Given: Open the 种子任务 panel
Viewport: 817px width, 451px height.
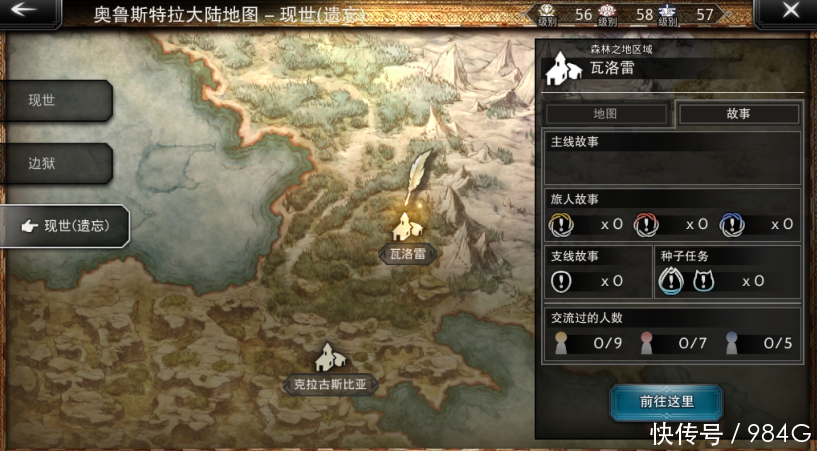Looking at the screenshot, I should point(728,271).
